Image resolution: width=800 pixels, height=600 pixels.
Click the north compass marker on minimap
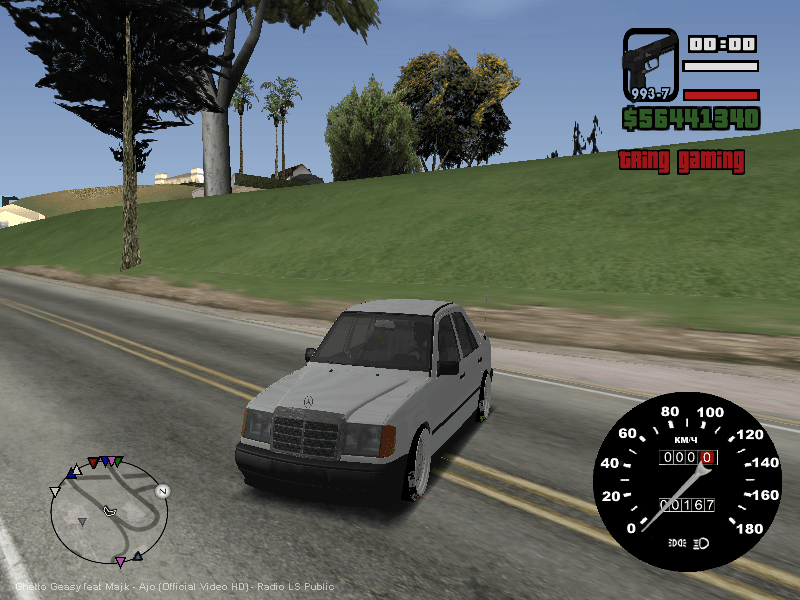(162, 491)
